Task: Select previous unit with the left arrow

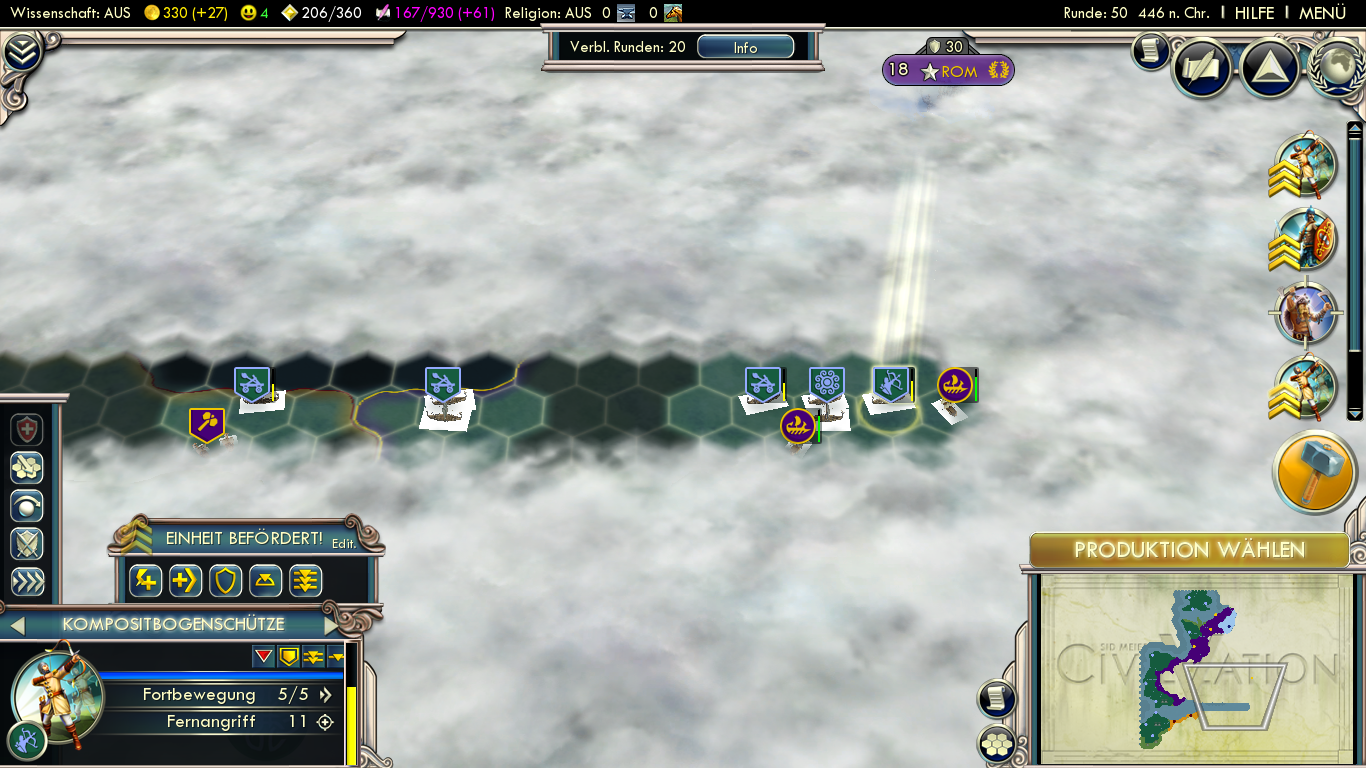Action: [x=17, y=625]
